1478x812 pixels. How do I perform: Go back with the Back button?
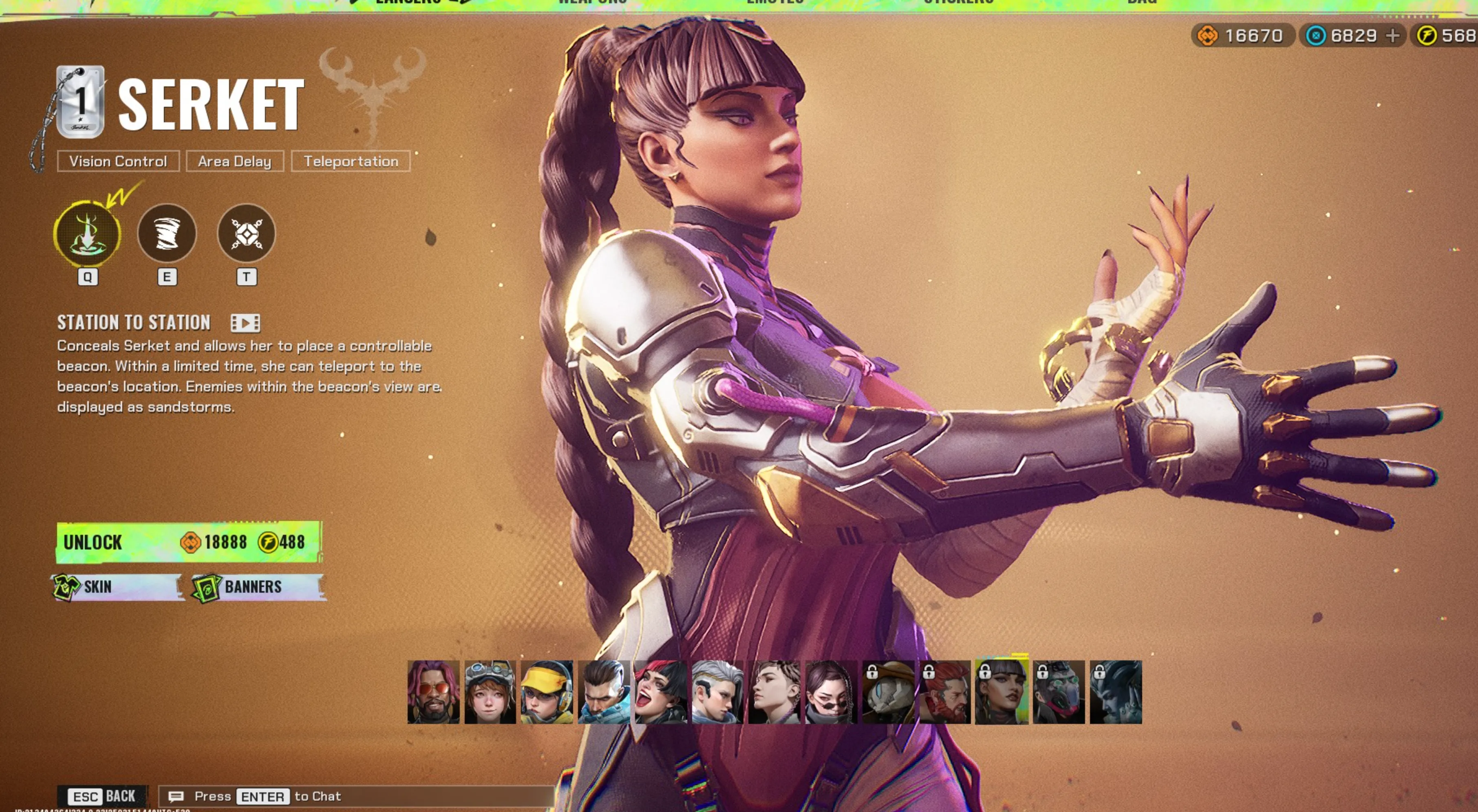click(103, 796)
